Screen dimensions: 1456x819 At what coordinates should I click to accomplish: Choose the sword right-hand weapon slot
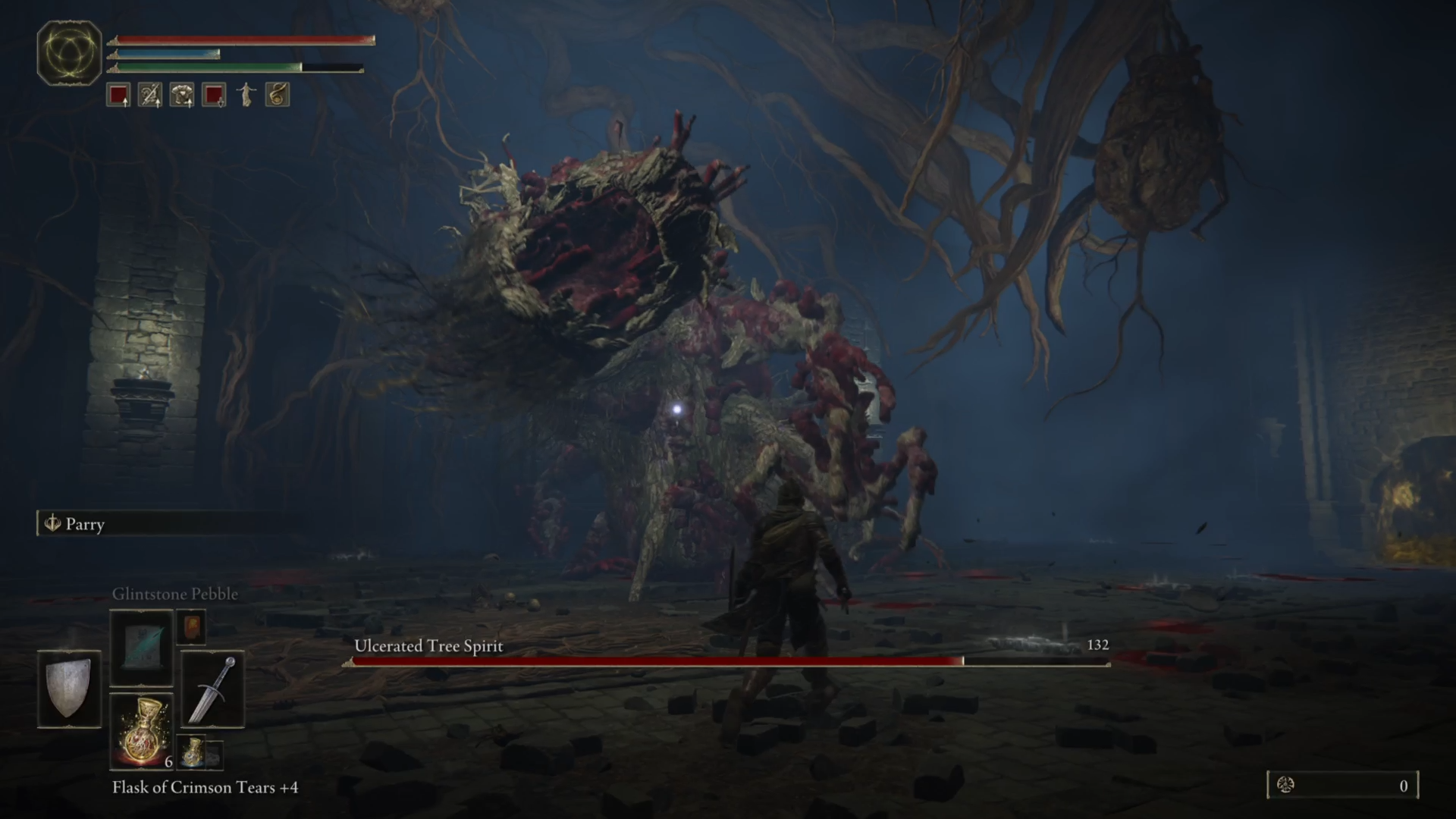click(x=213, y=689)
